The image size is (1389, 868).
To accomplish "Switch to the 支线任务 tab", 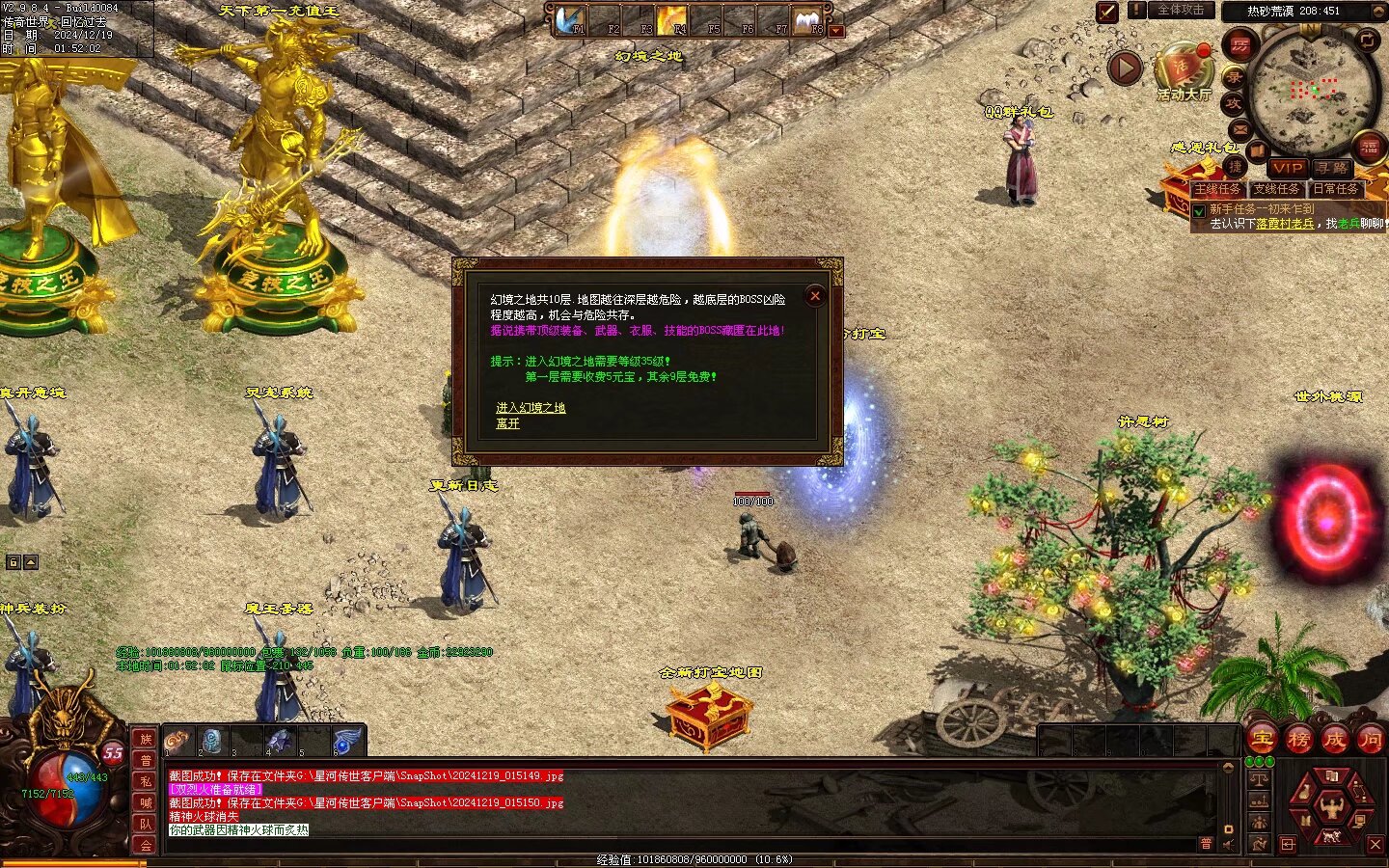I will 1276,189.
